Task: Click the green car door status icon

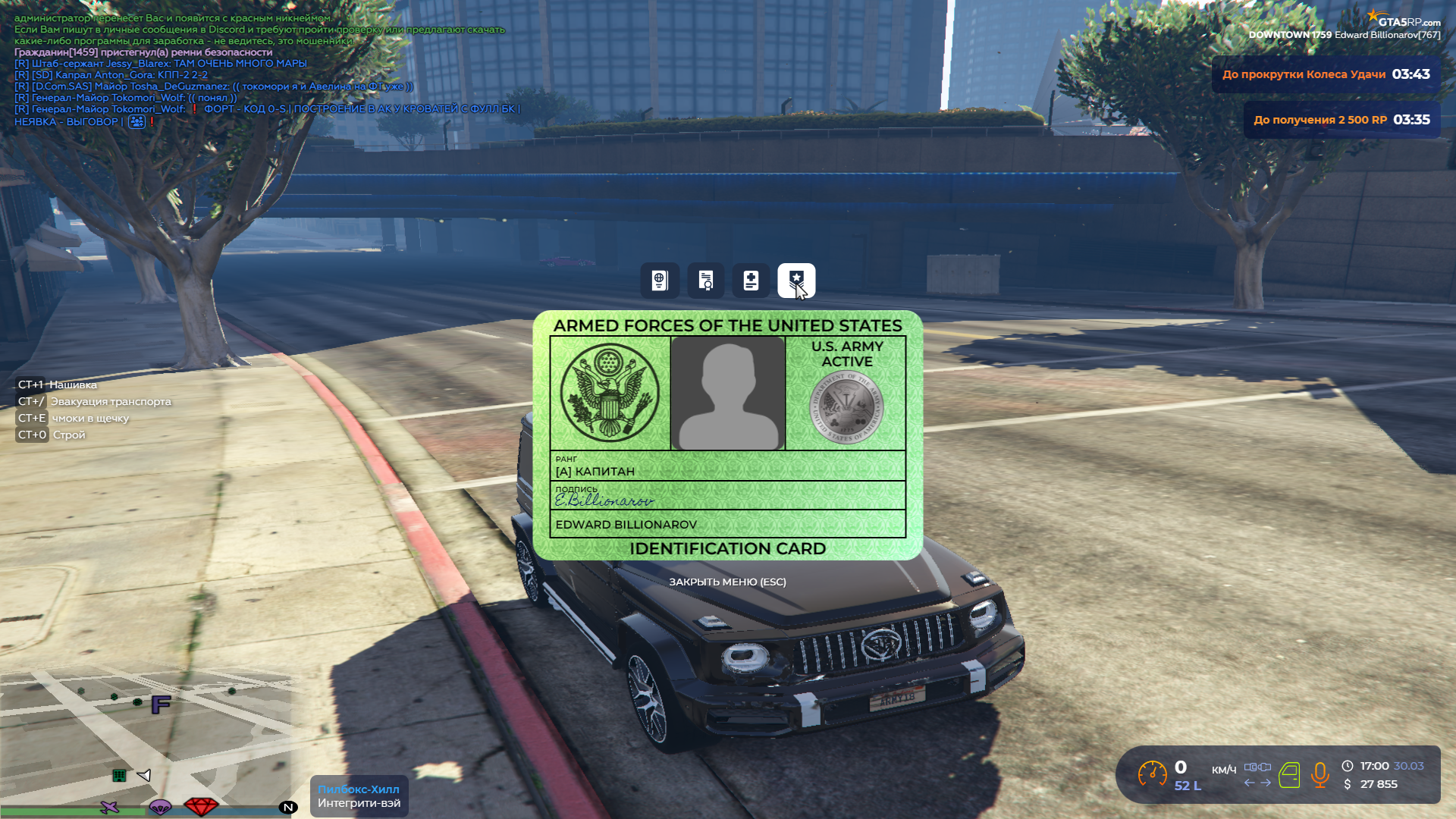Action: tap(1289, 774)
